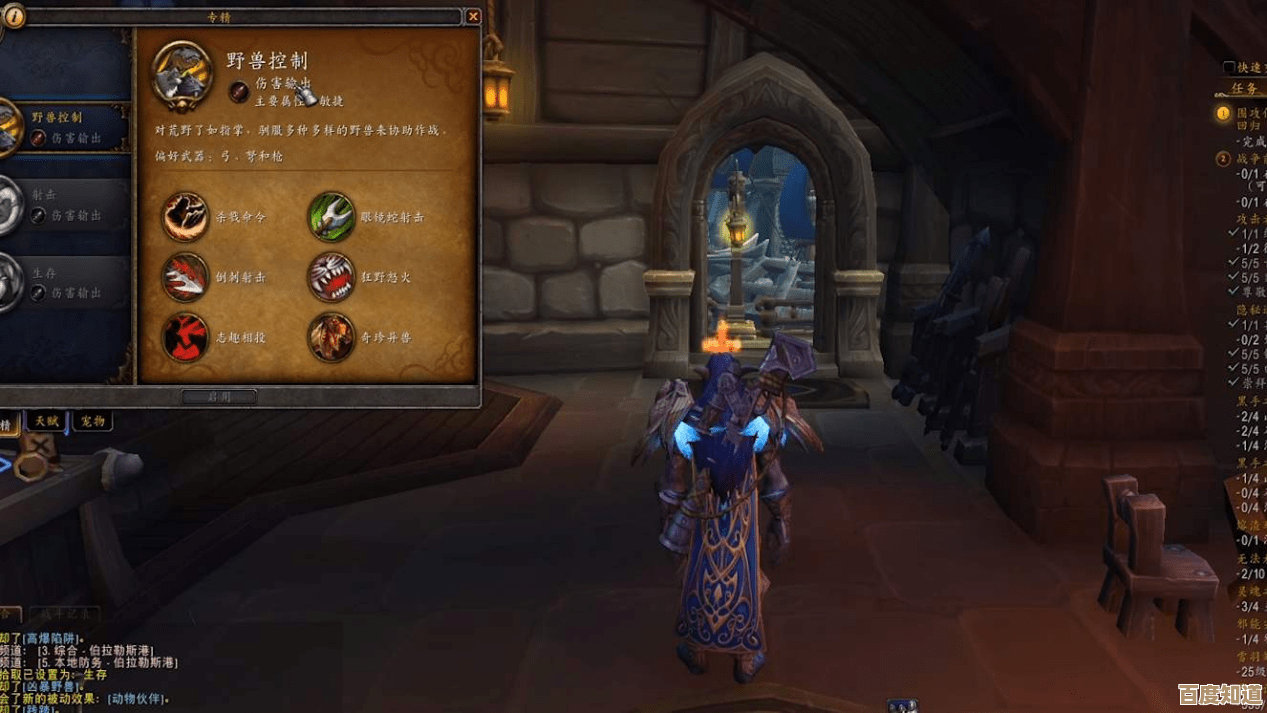Click the 启用 activate button

pos(219,397)
